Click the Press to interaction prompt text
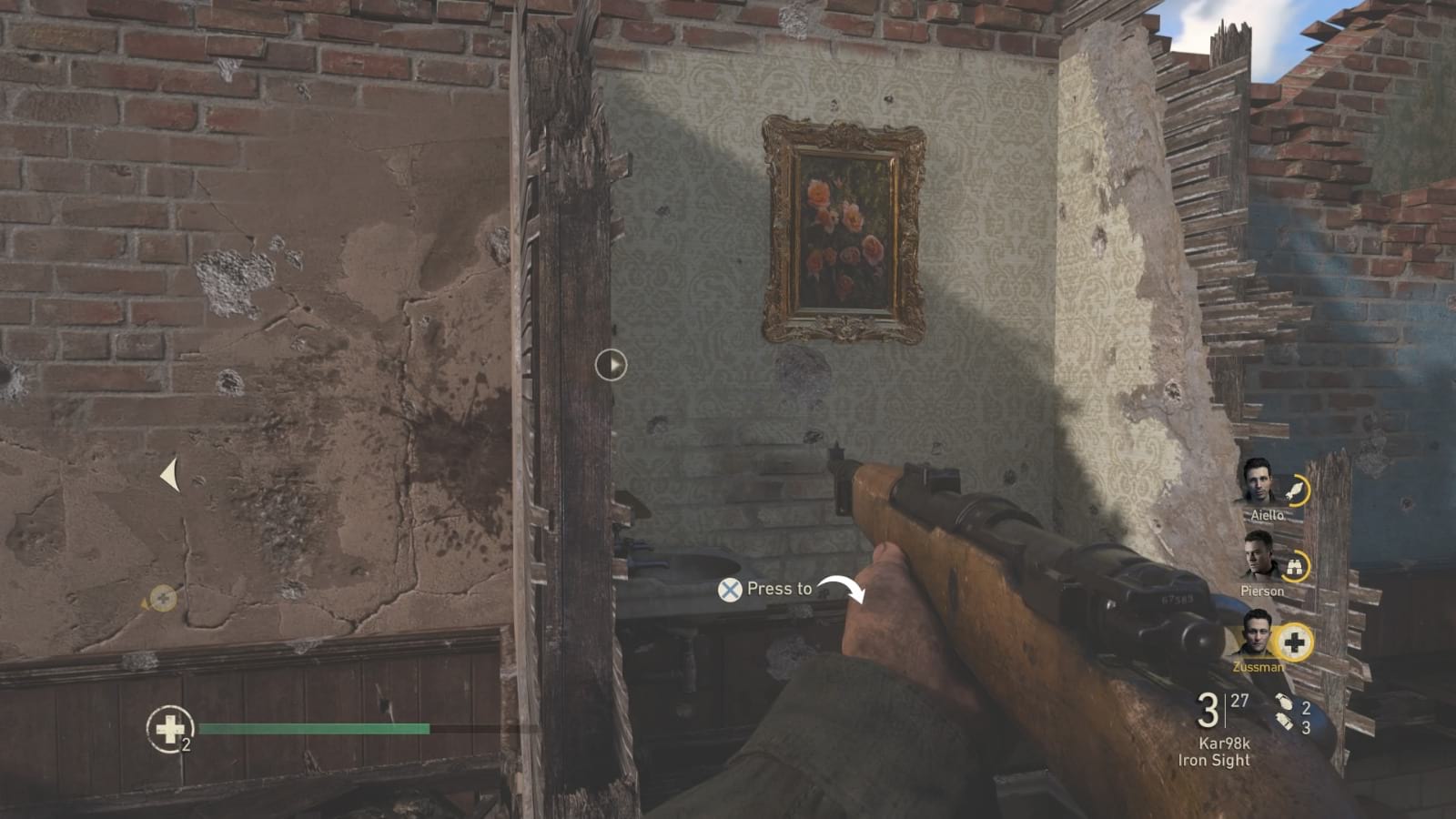 coord(778,590)
